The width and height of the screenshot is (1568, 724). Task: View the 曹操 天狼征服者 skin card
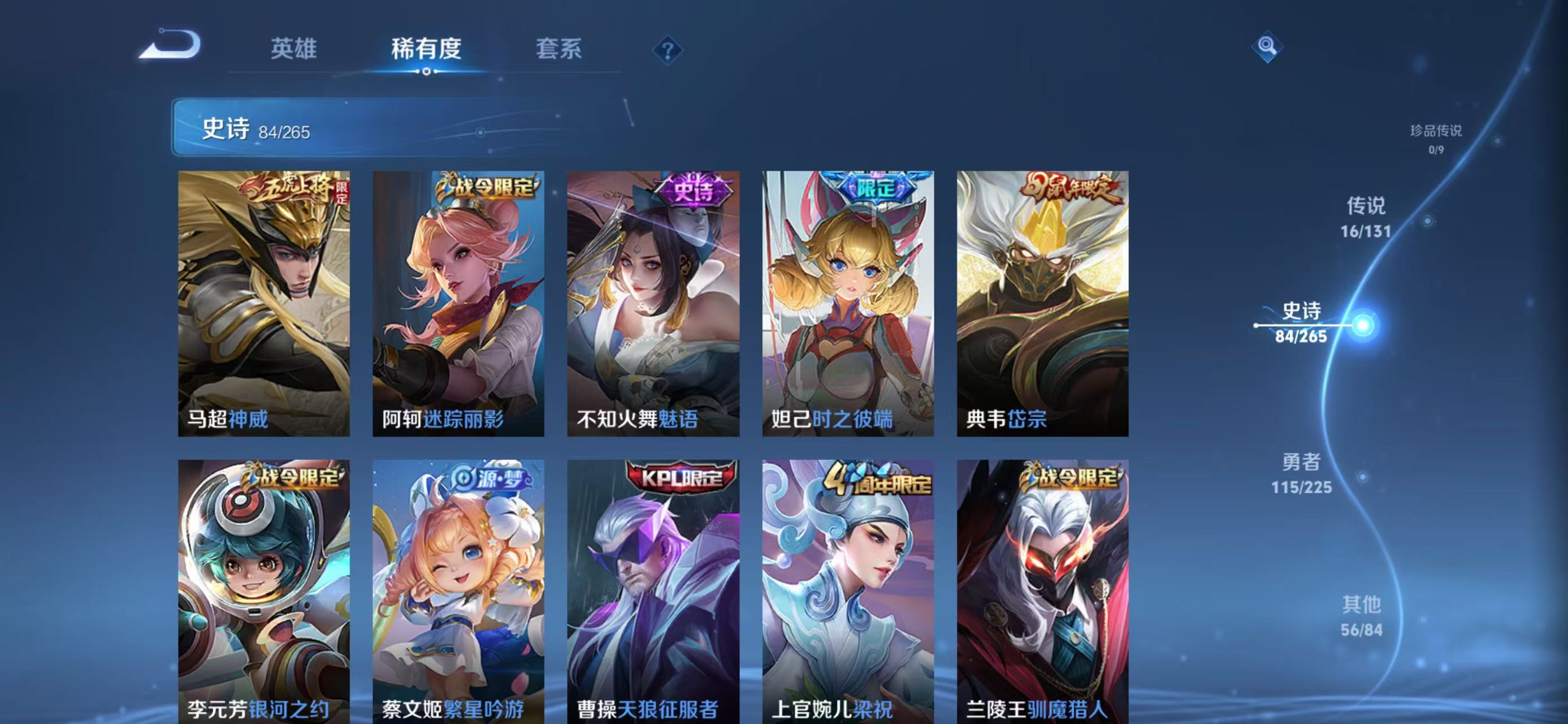click(653, 591)
